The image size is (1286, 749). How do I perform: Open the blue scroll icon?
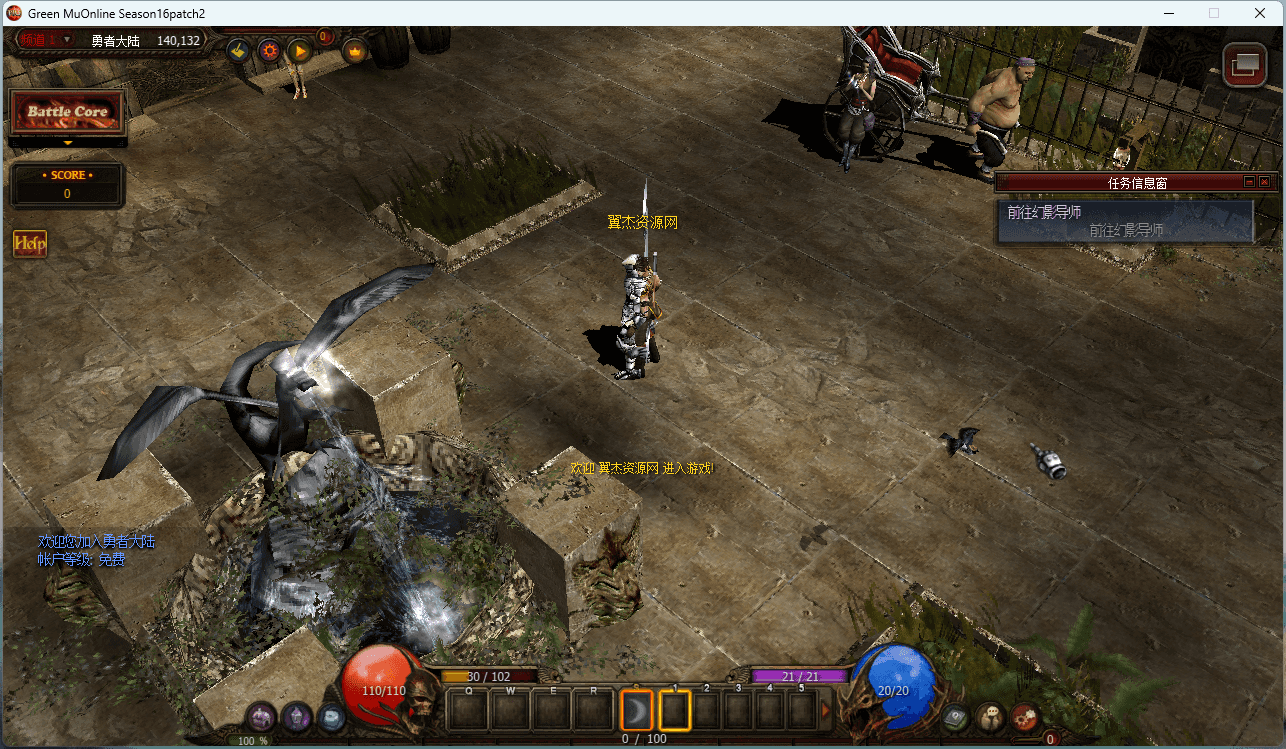pyautogui.click(x=331, y=717)
